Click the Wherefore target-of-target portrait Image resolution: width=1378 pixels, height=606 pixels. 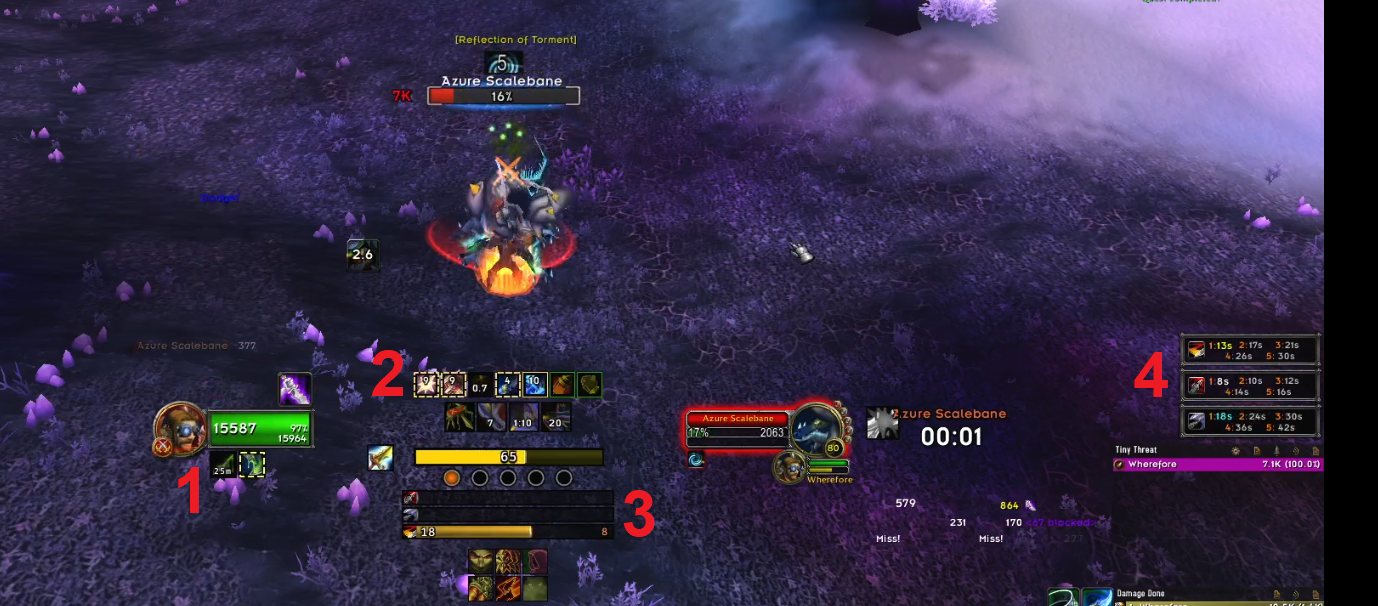(789, 467)
